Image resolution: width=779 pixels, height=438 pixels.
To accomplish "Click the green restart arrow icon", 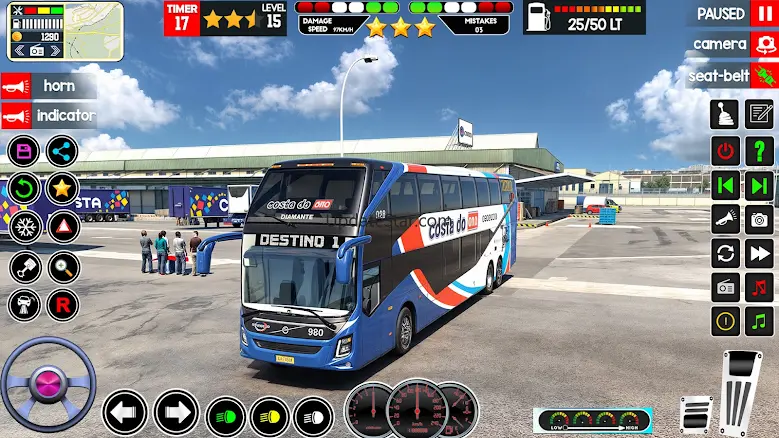I will 25,187.
